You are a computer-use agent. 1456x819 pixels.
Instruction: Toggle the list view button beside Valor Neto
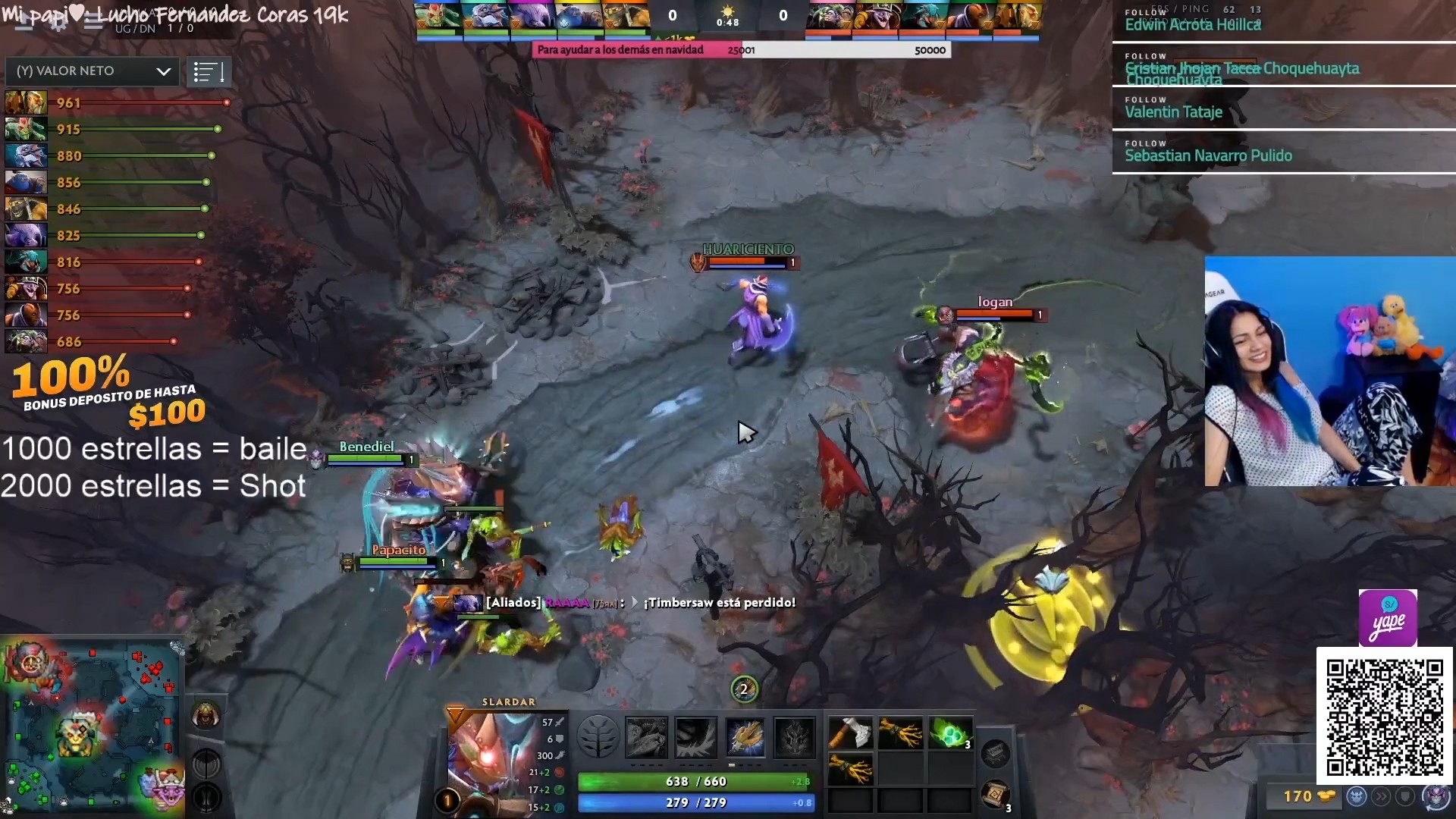point(209,72)
